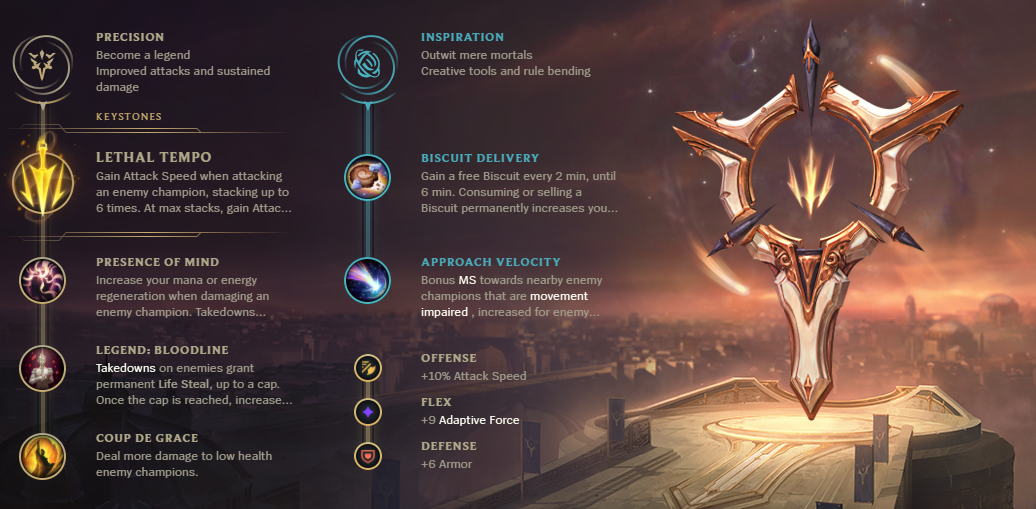Choose the Lethal Tempo keystone rune
Viewport: 1036px width, 509px height.
(x=42, y=183)
